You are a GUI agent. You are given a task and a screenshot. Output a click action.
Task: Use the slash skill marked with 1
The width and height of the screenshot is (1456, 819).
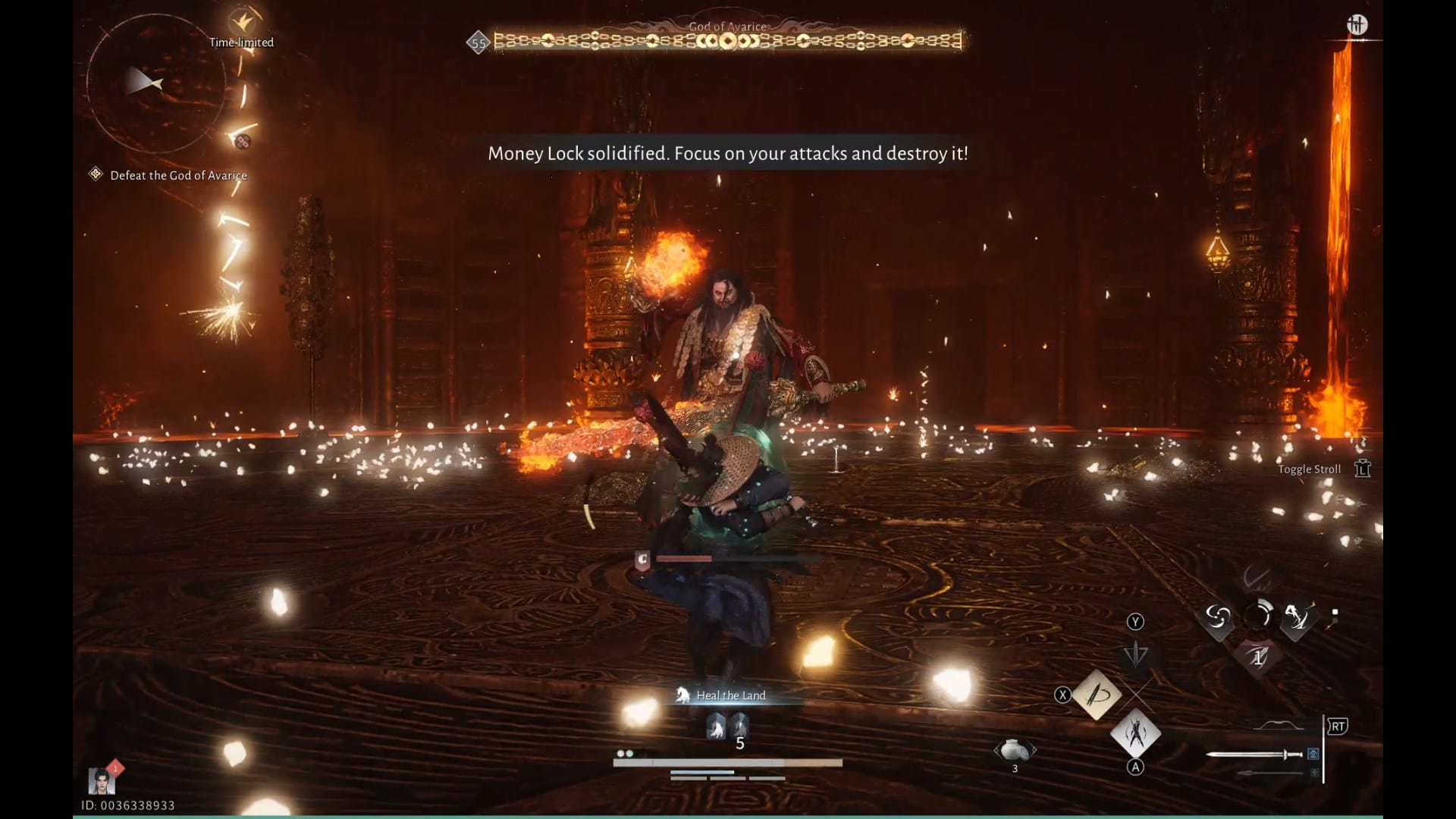point(1257,657)
